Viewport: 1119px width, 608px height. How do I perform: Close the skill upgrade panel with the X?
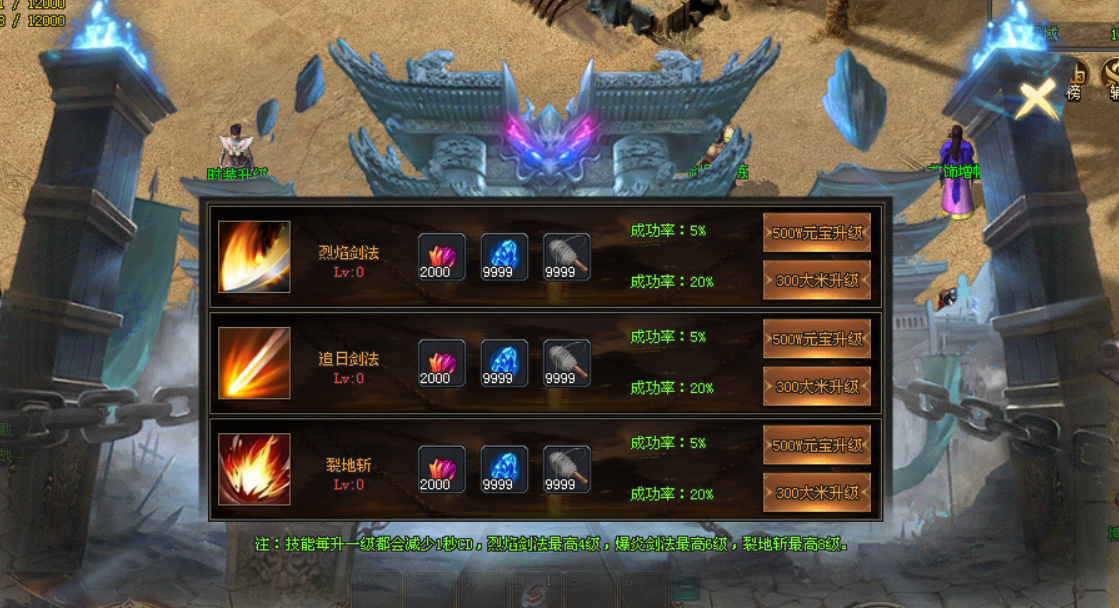tap(1038, 100)
